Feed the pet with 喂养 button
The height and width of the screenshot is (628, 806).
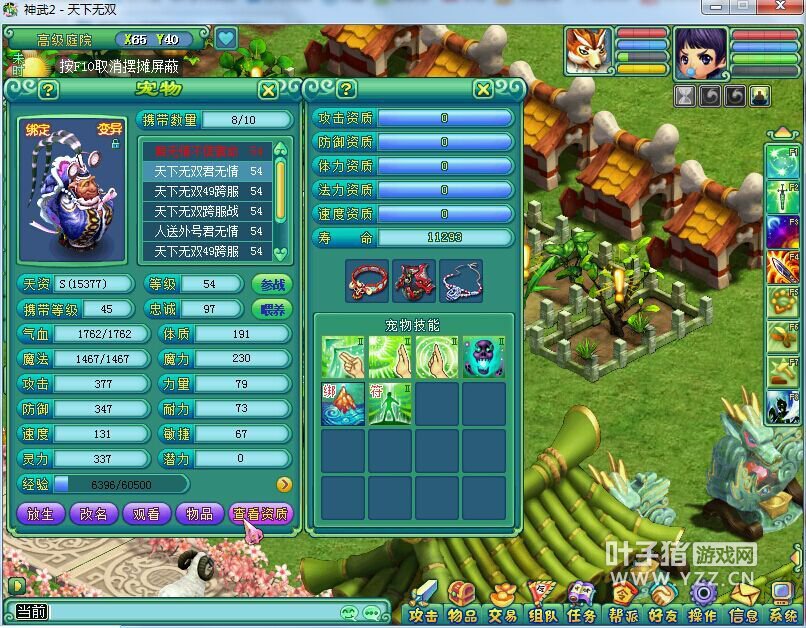point(272,309)
